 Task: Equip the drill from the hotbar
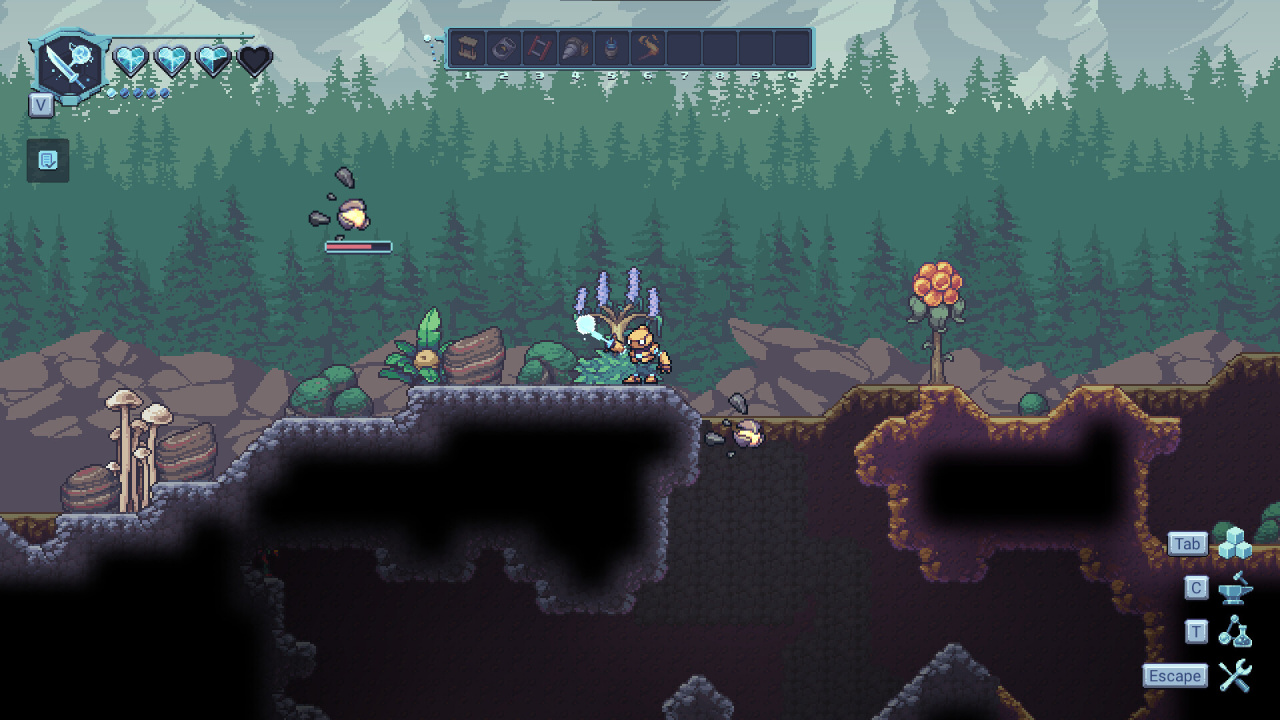(575, 48)
